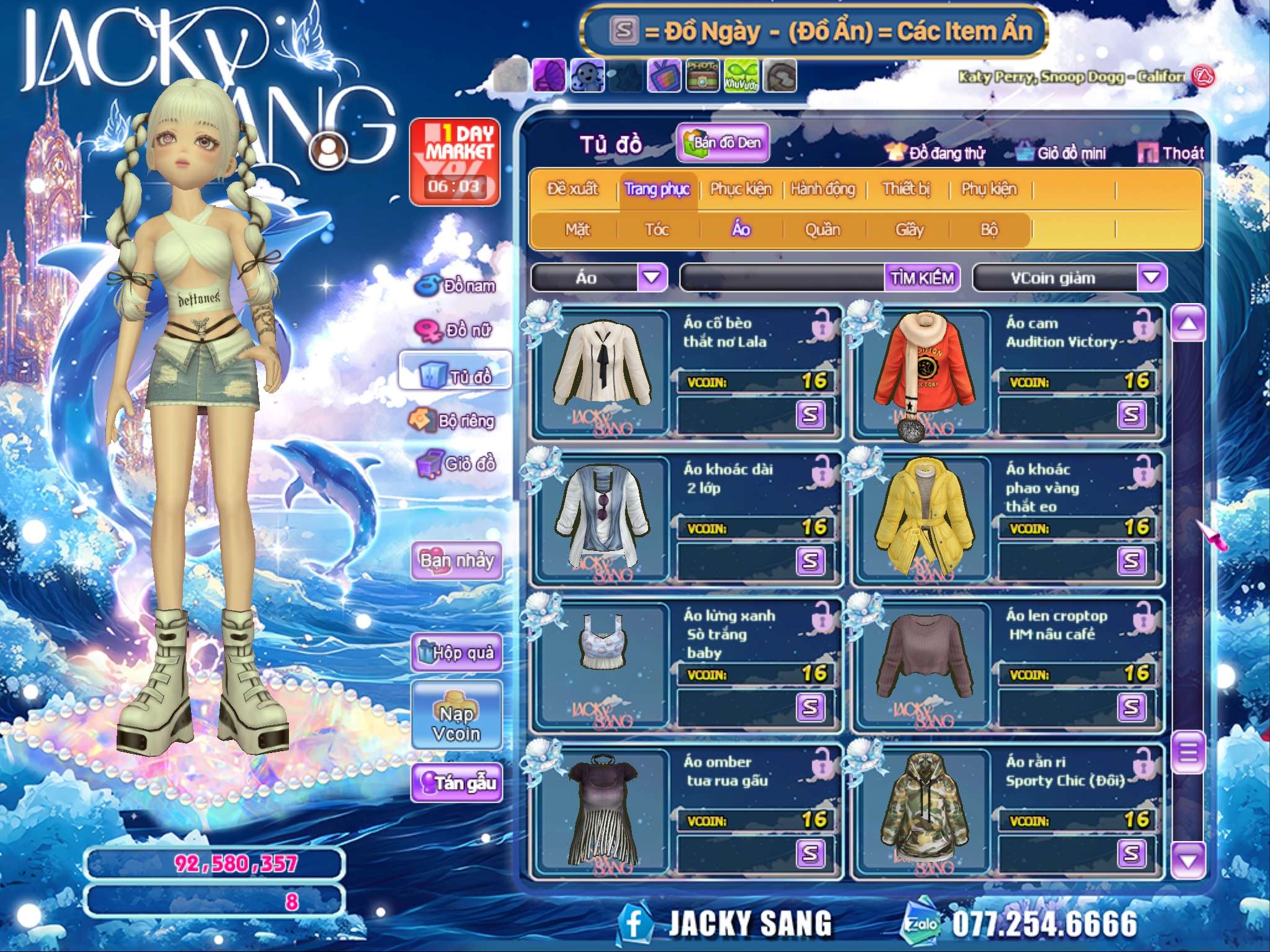
Task: Select the Giày subcategory
Action: click(x=909, y=230)
